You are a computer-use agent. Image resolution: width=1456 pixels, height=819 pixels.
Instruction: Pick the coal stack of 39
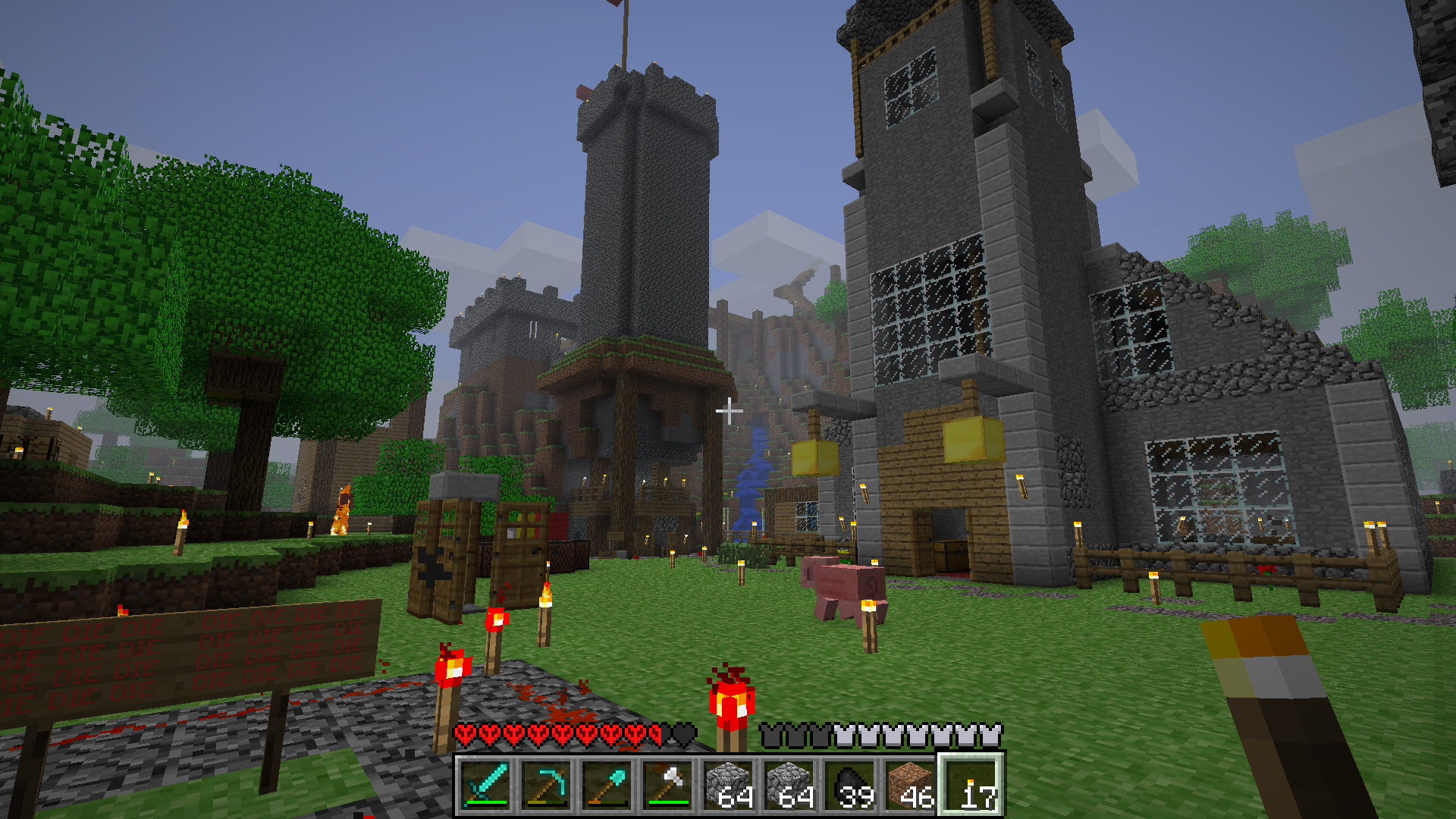850,785
